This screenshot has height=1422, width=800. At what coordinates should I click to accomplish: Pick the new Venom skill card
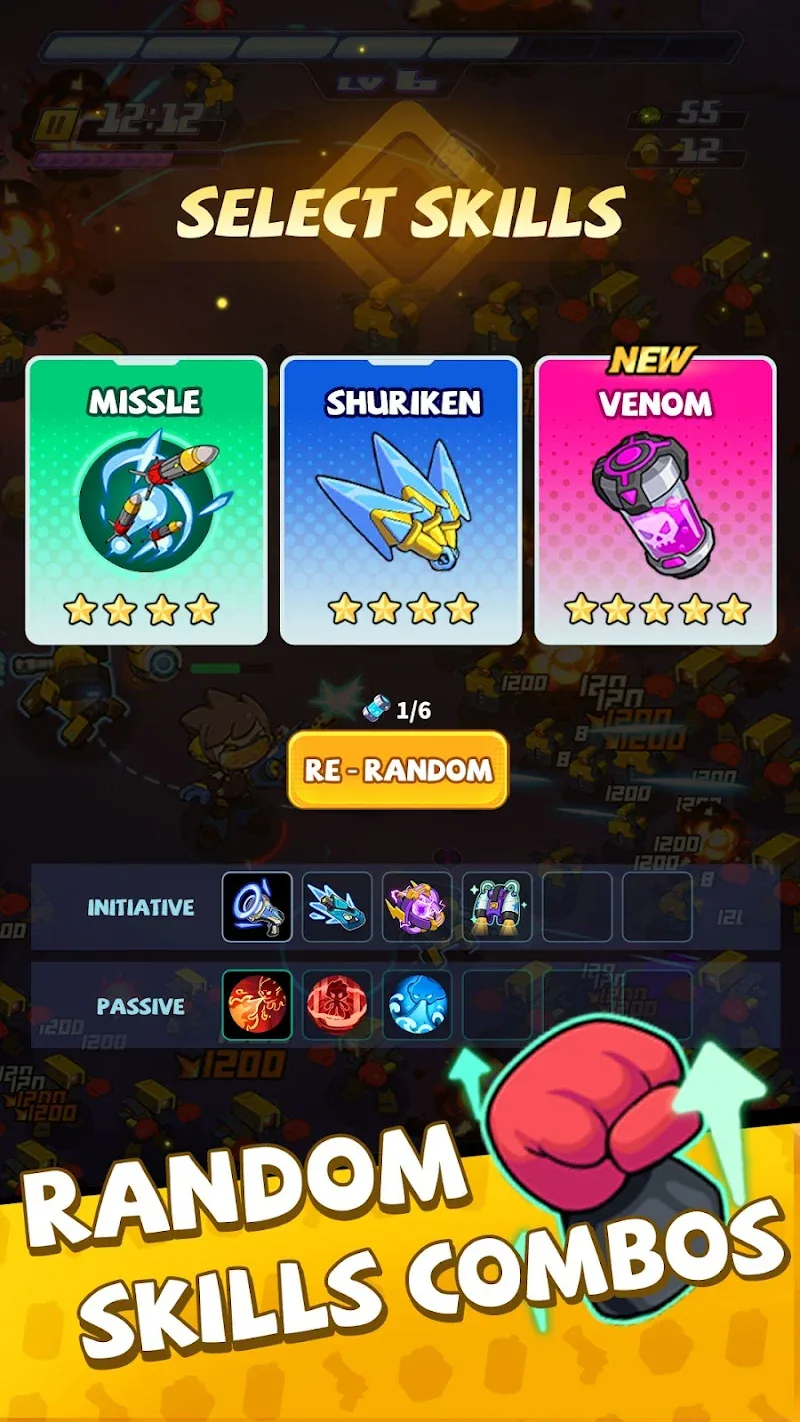point(656,500)
